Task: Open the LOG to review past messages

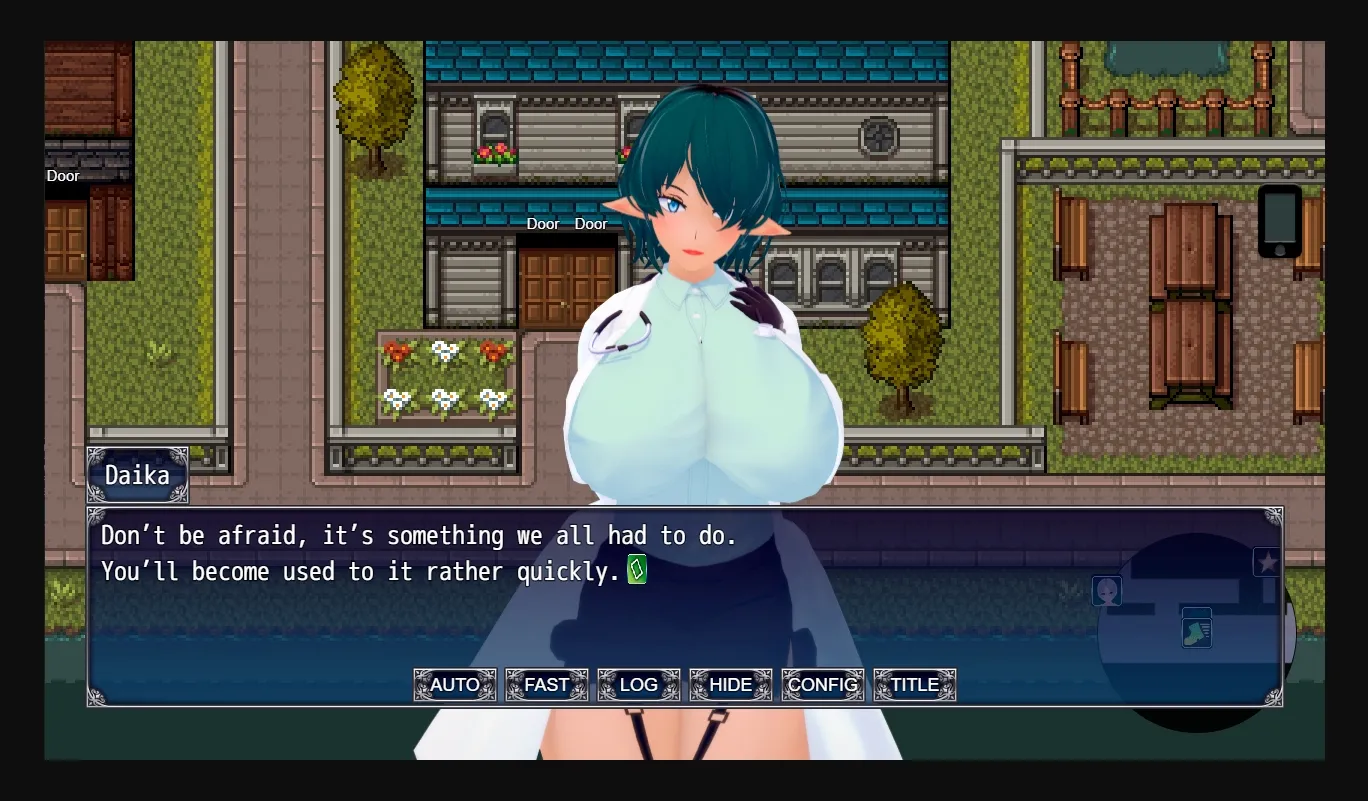Action: point(638,685)
